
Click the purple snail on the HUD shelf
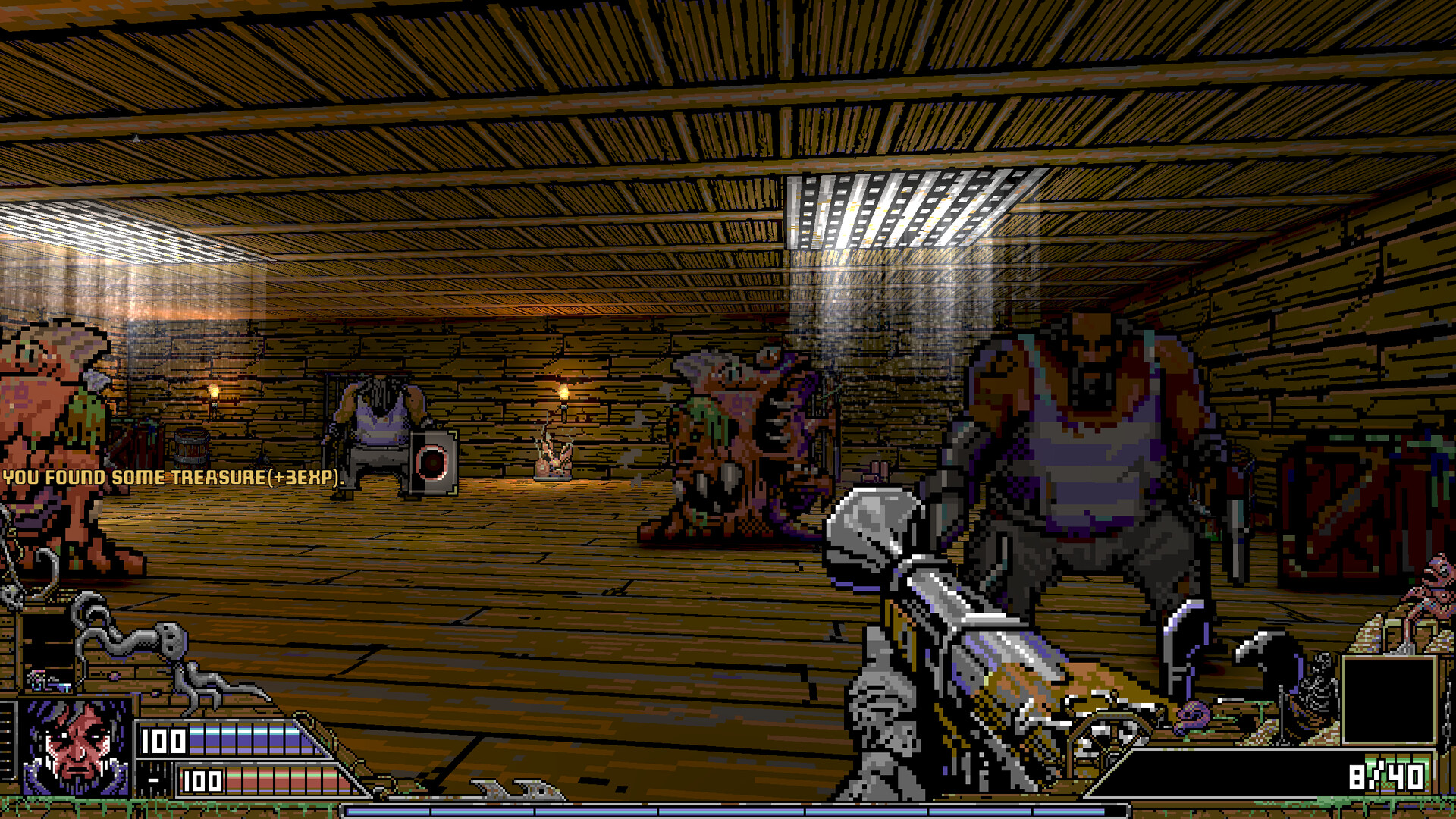tap(1192, 718)
